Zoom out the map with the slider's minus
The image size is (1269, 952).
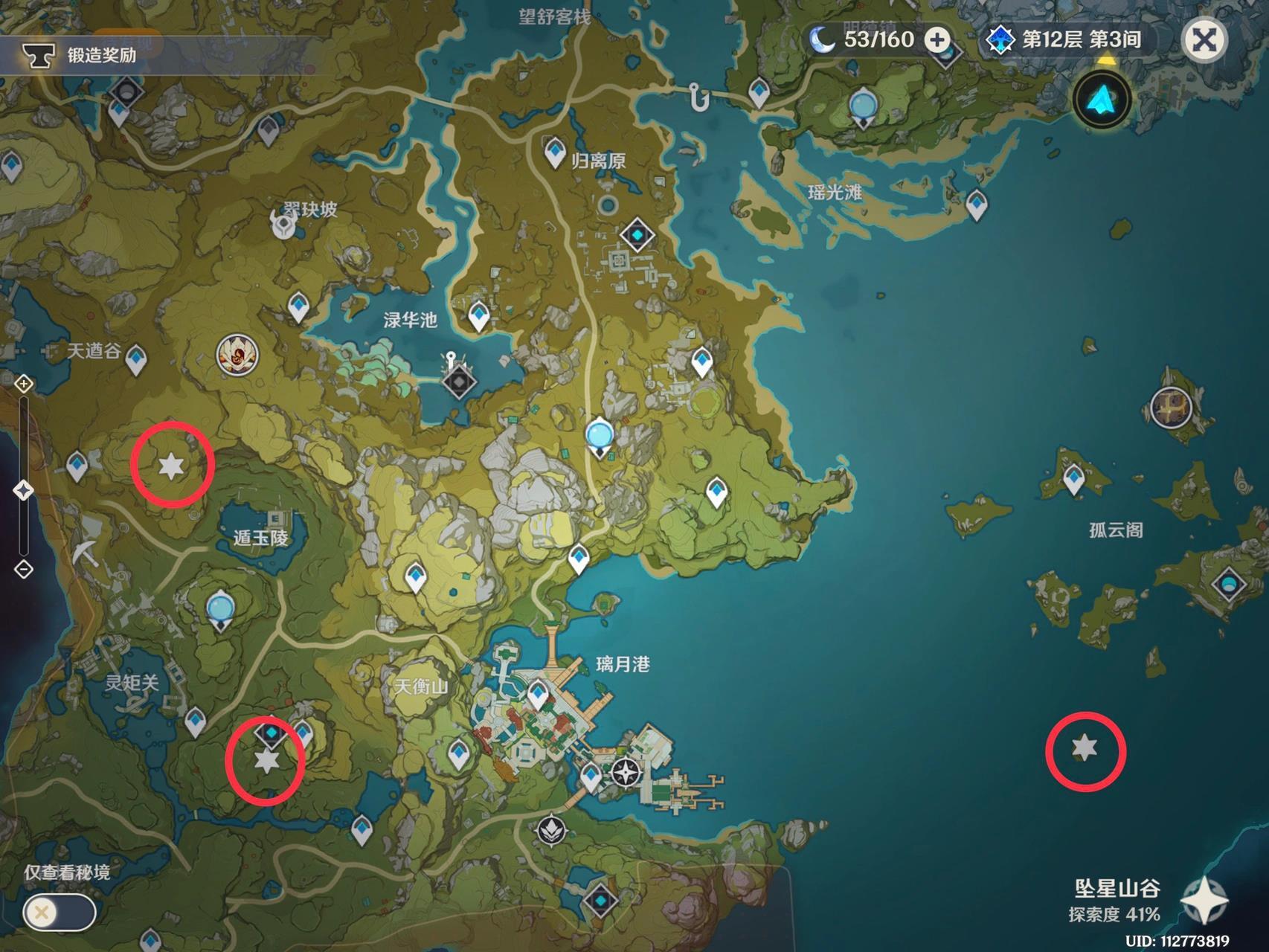[x=24, y=570]
